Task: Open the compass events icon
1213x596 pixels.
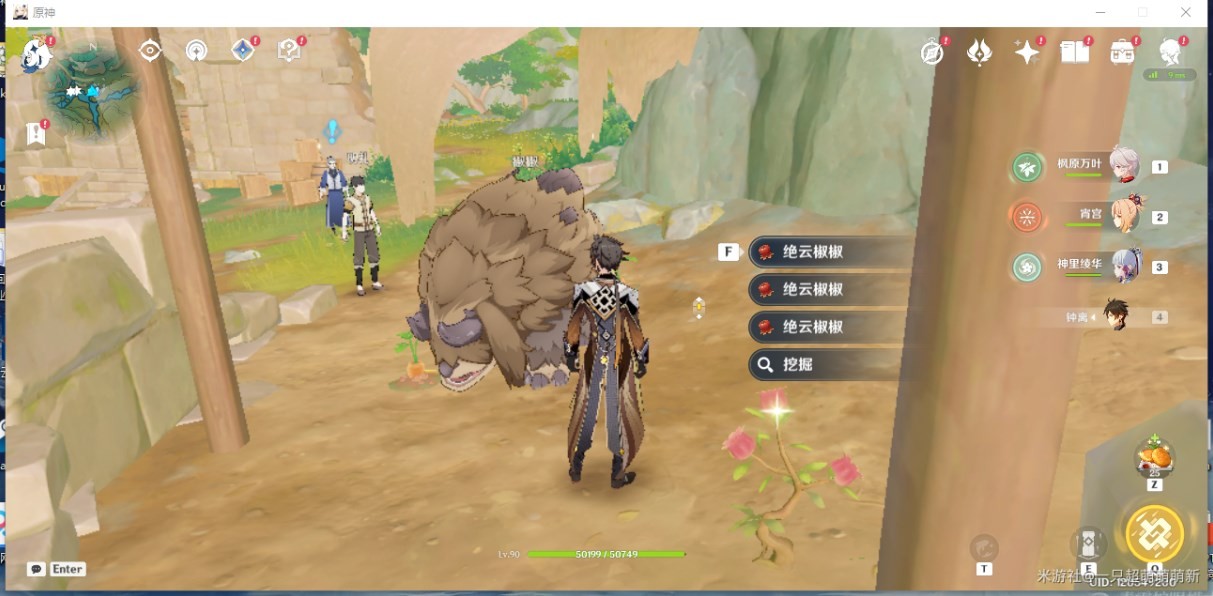Action: click(x=932, y=52)
